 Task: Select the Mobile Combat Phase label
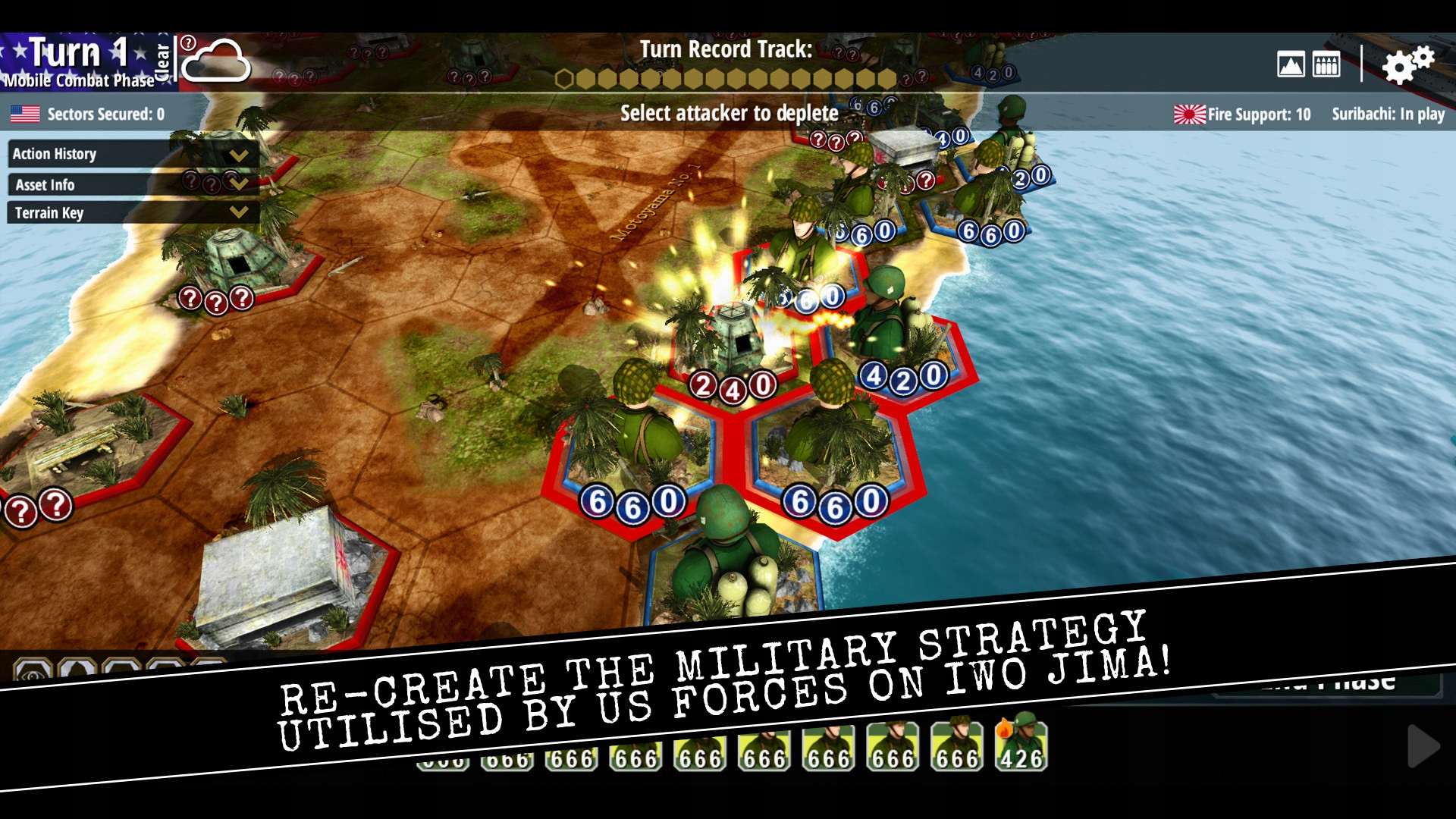78,81
